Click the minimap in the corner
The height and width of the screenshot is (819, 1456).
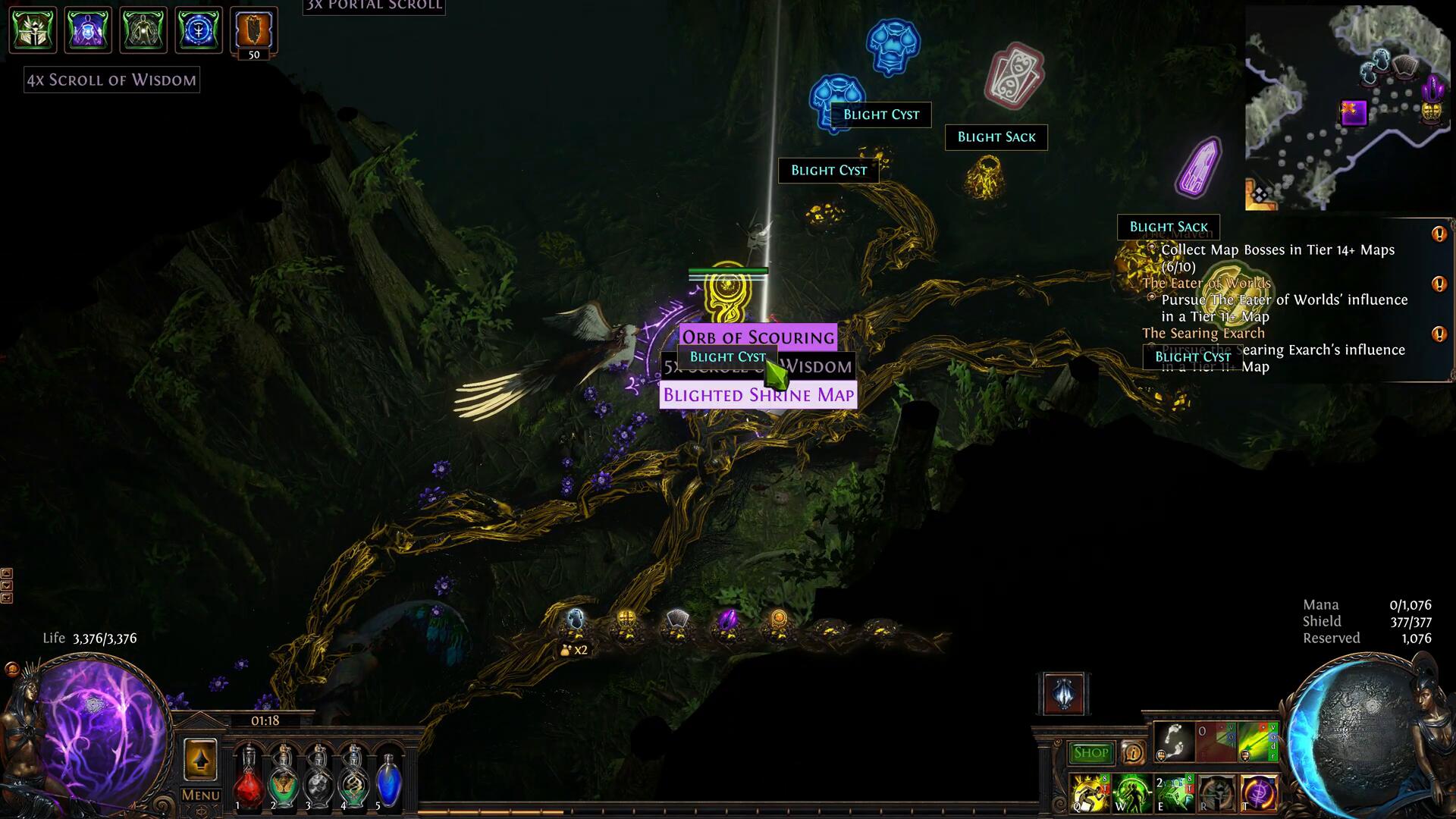tap(1347, 108)
